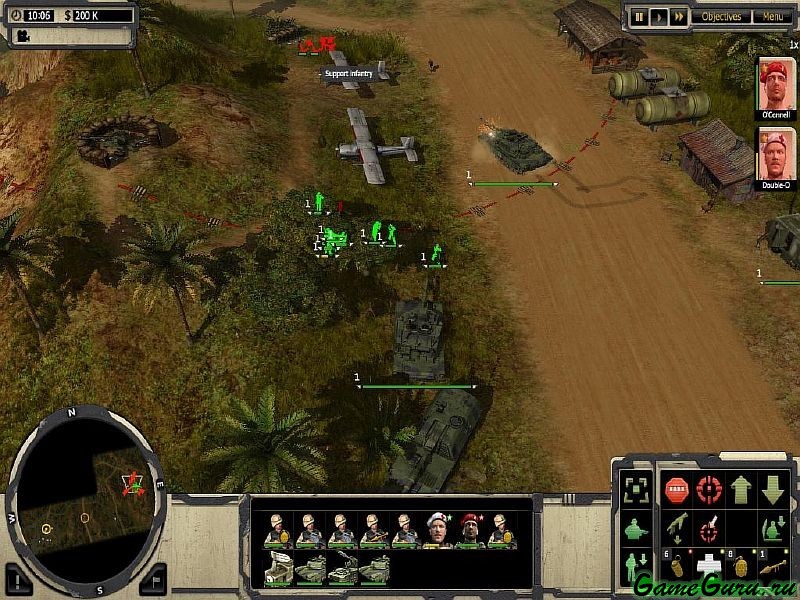The width and height of the screenshot is (800, 600).
Task: Select the first vehicle icon in unit panel
Action: pos(277,569)
